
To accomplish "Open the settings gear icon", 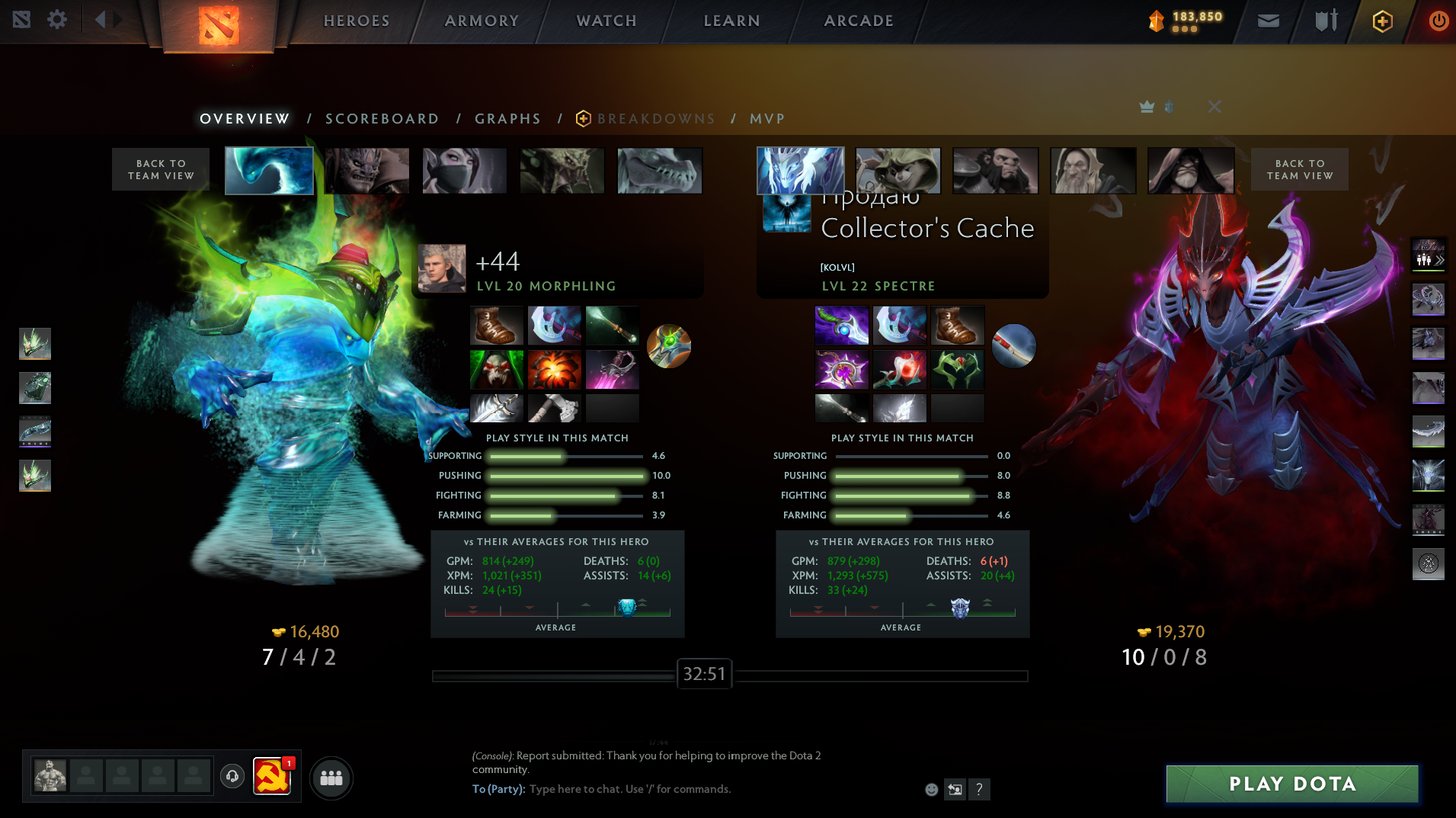I will pos(57,20).
